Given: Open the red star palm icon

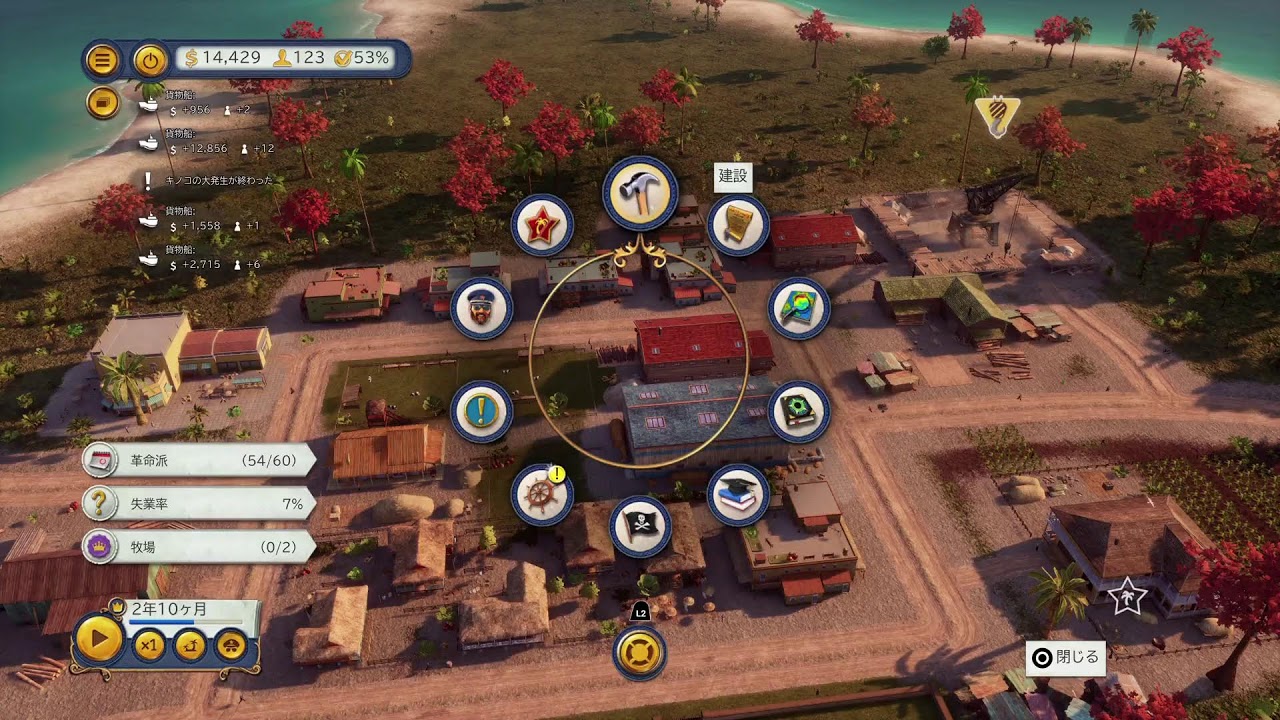Looking at the screenshot, I should pos(542,226).
